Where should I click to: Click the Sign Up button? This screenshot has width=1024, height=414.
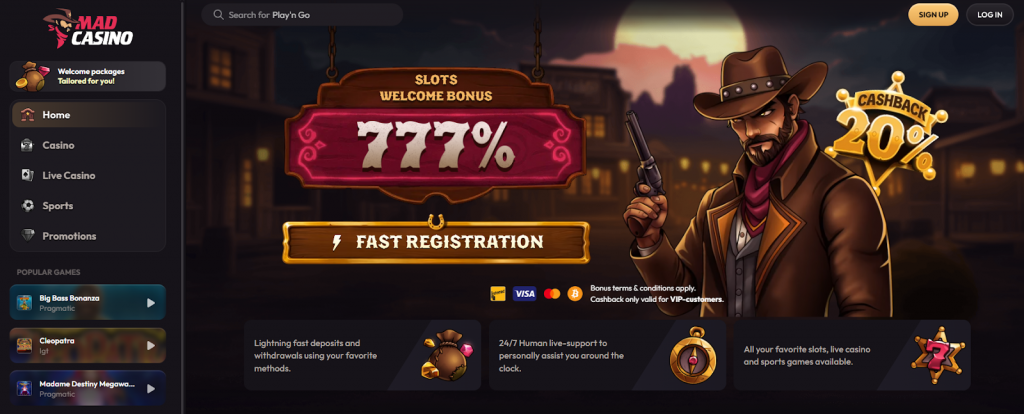[x=932, y=15]
